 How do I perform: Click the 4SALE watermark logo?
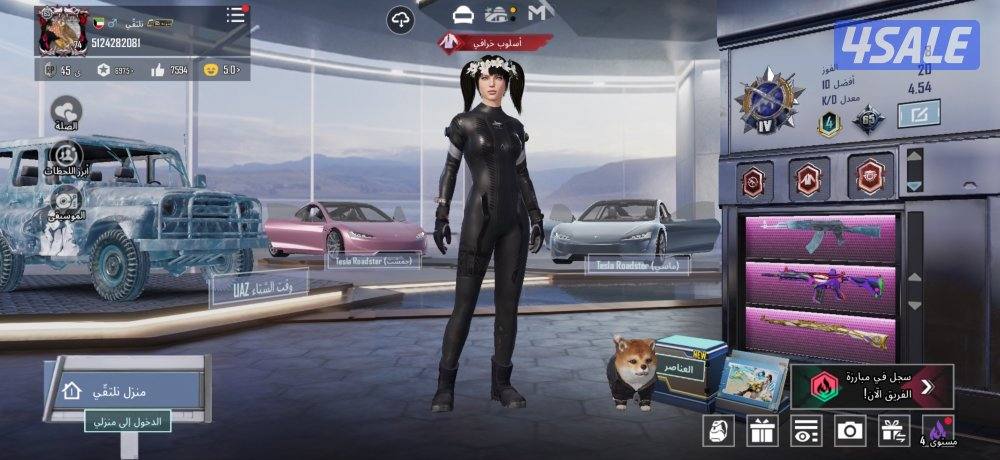pos(906,45)
